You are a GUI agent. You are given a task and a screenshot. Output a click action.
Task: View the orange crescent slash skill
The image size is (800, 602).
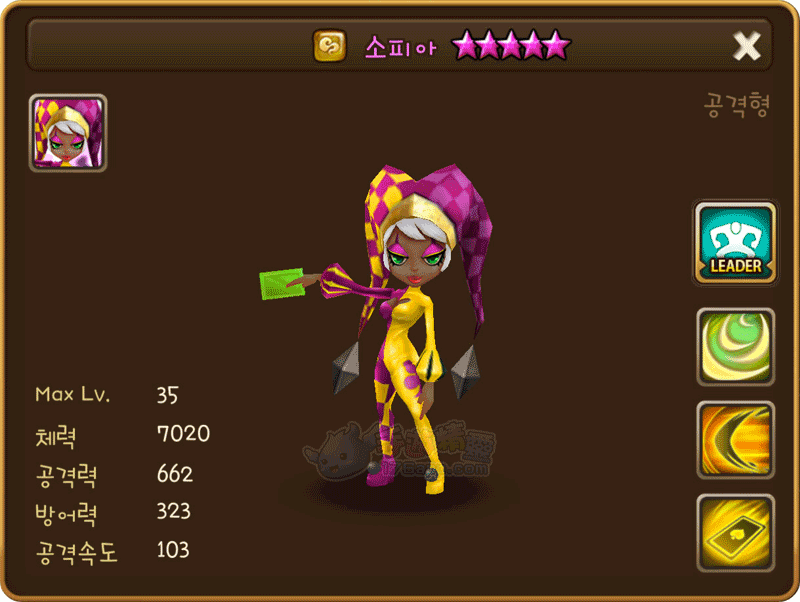coord(735,440)
